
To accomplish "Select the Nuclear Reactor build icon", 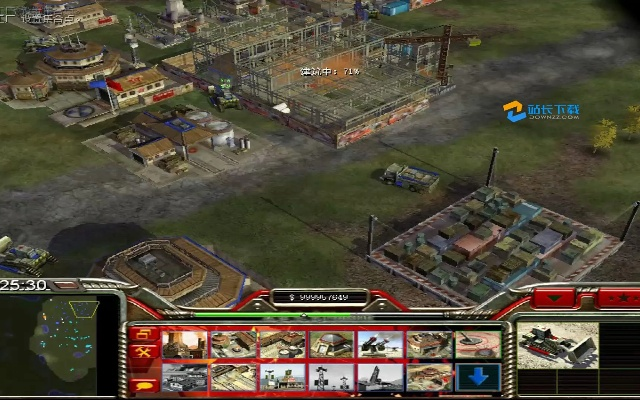I will [184, 344].
